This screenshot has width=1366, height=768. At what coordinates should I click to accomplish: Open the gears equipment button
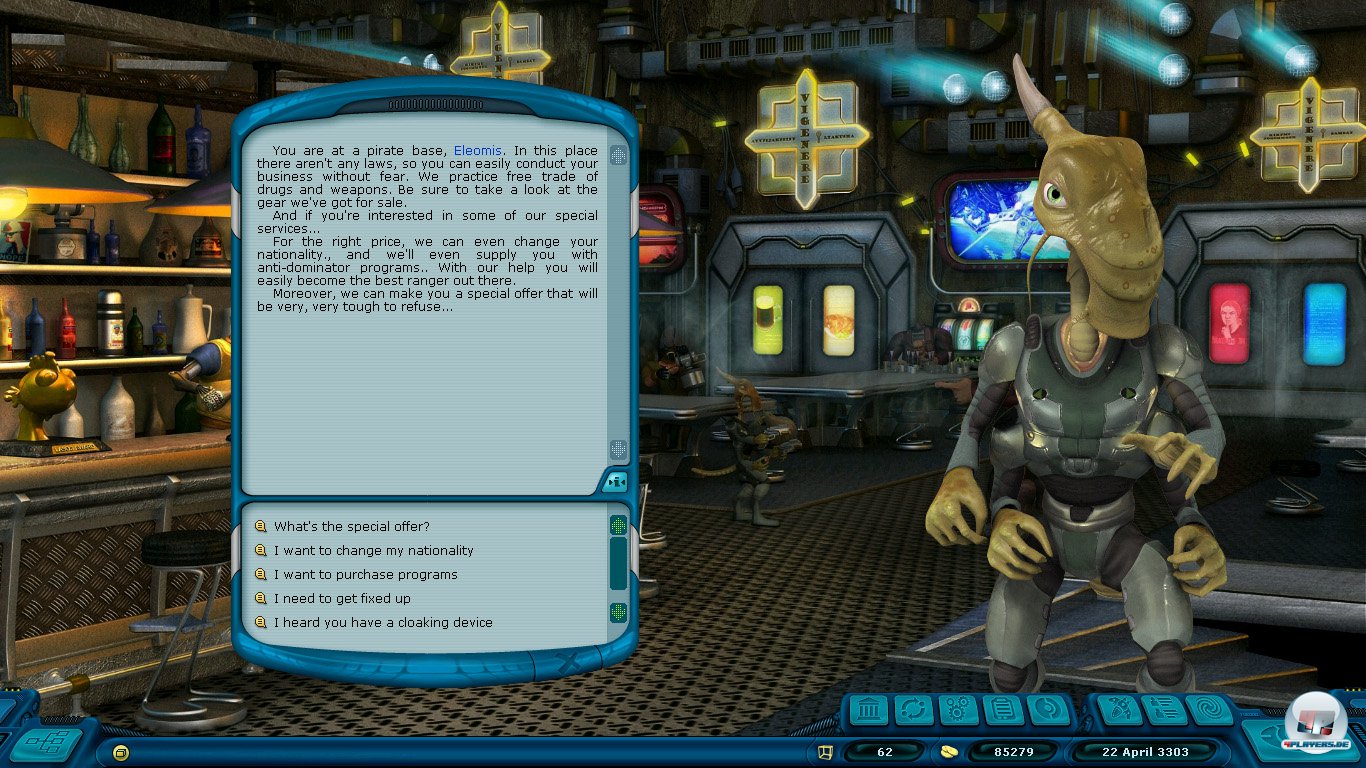click(958, 711)
